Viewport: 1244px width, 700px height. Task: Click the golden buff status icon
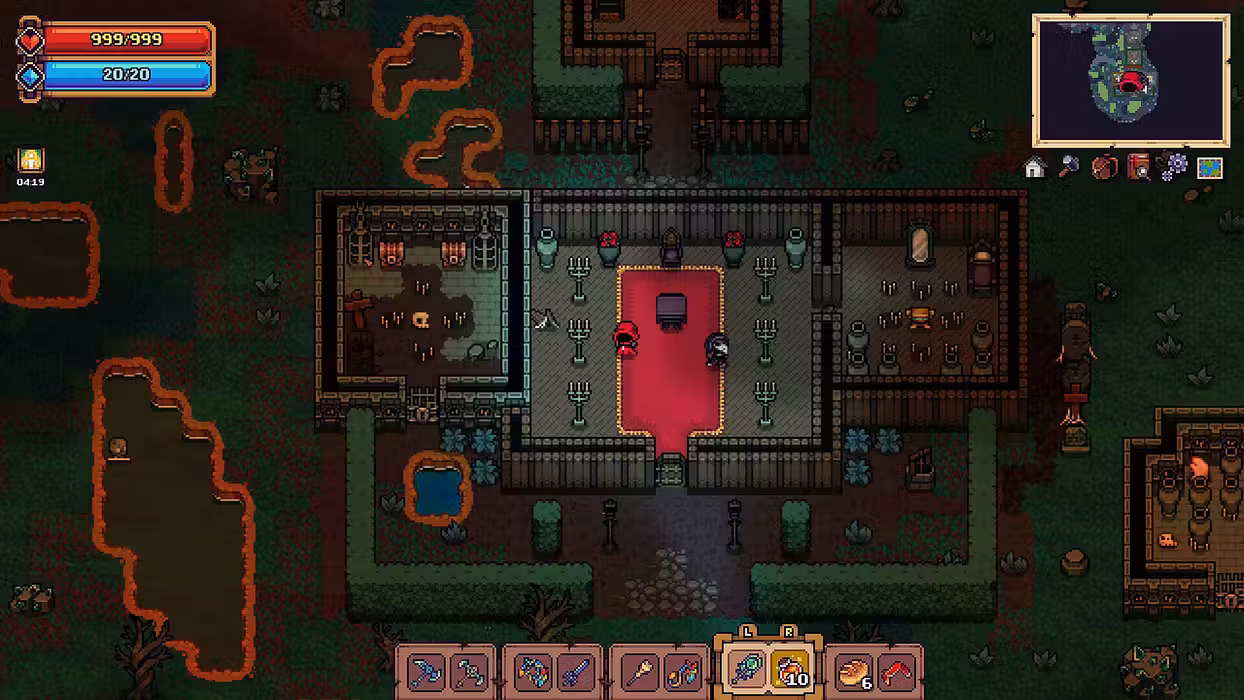click(31, 160)
